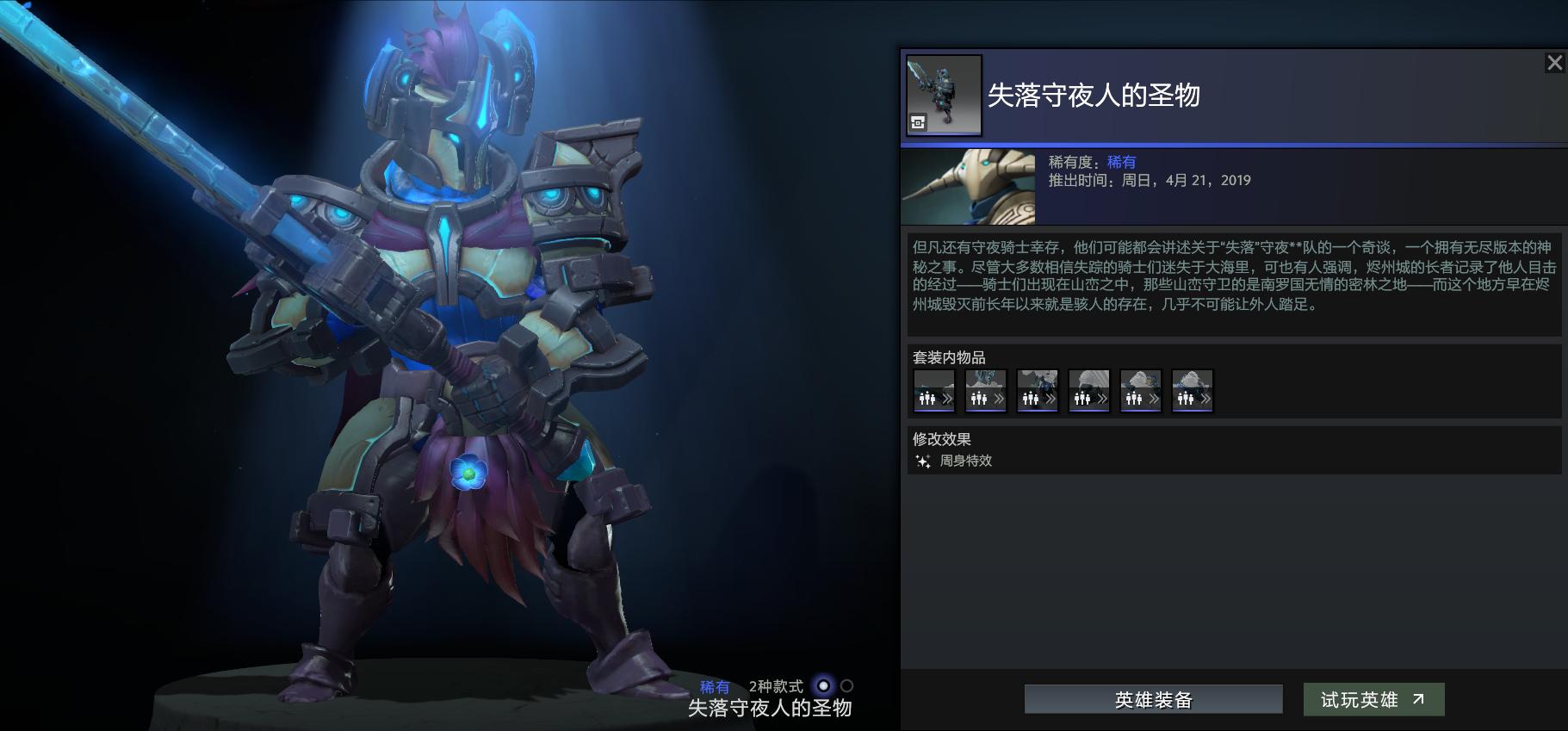Expand details with the chevron on the fourth item

point(1101,398)
